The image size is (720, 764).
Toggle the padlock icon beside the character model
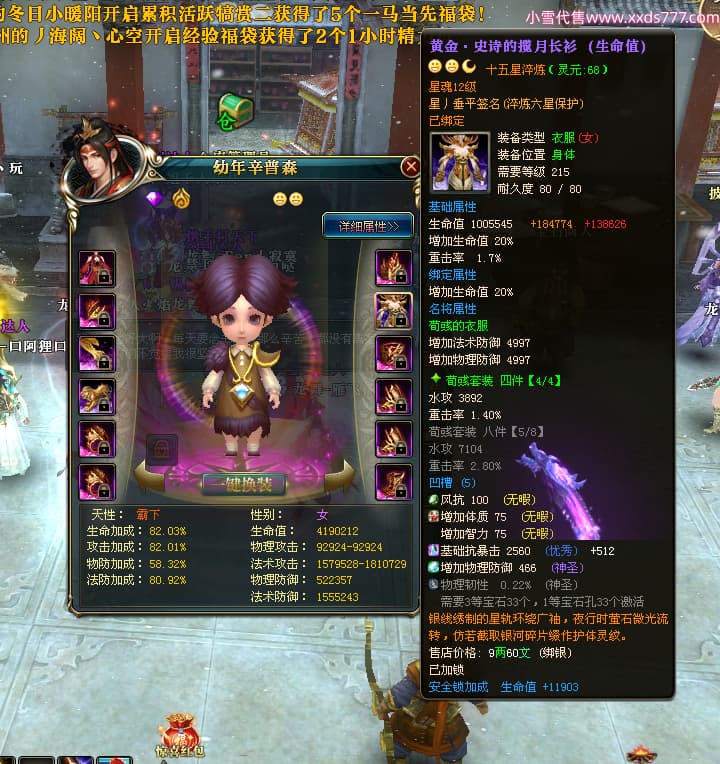tap(160, 449)
